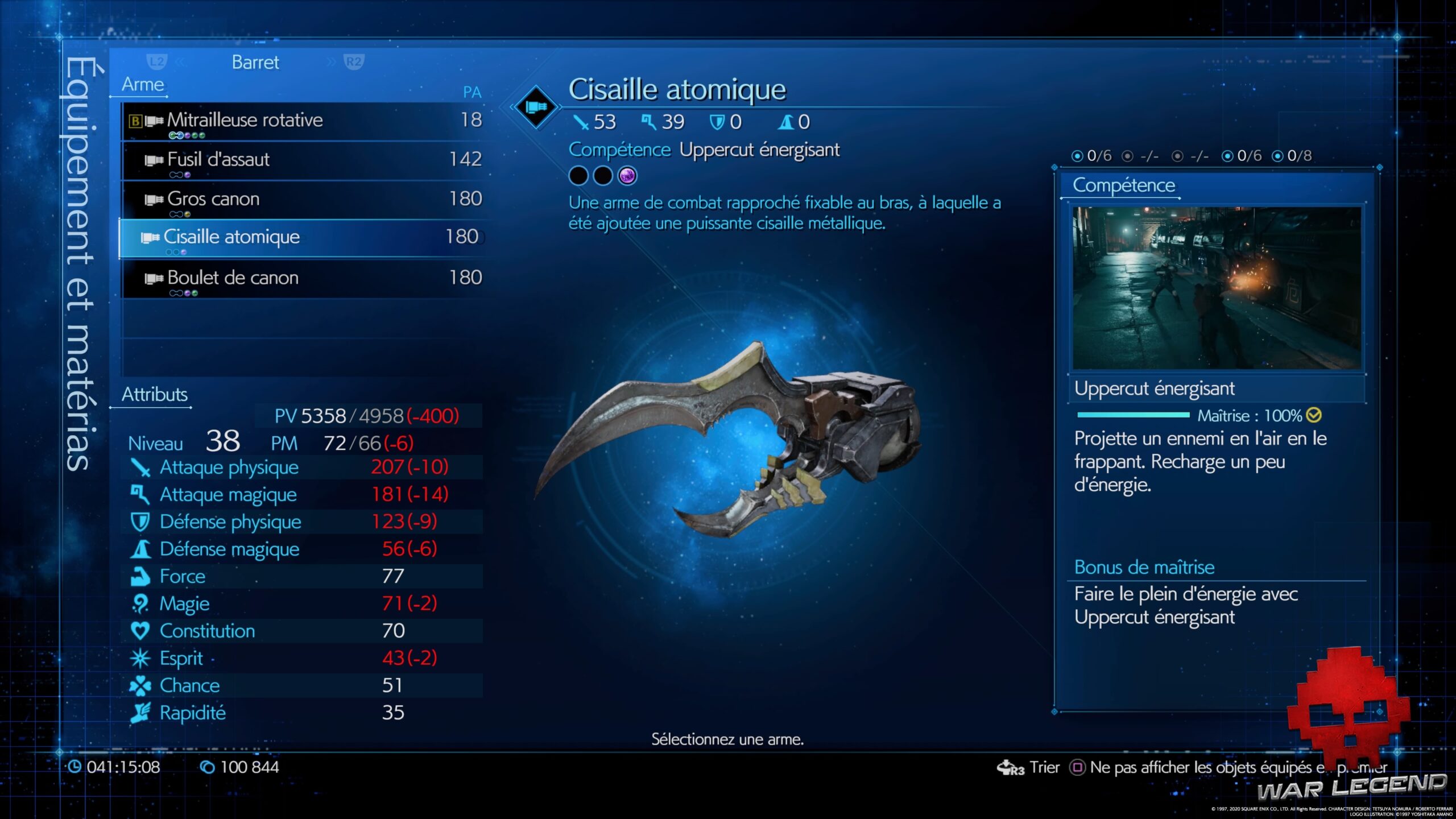The image size is (1456, 819).
Task: Select Boulet de canon in the weapon list
Action: point(233,278)
